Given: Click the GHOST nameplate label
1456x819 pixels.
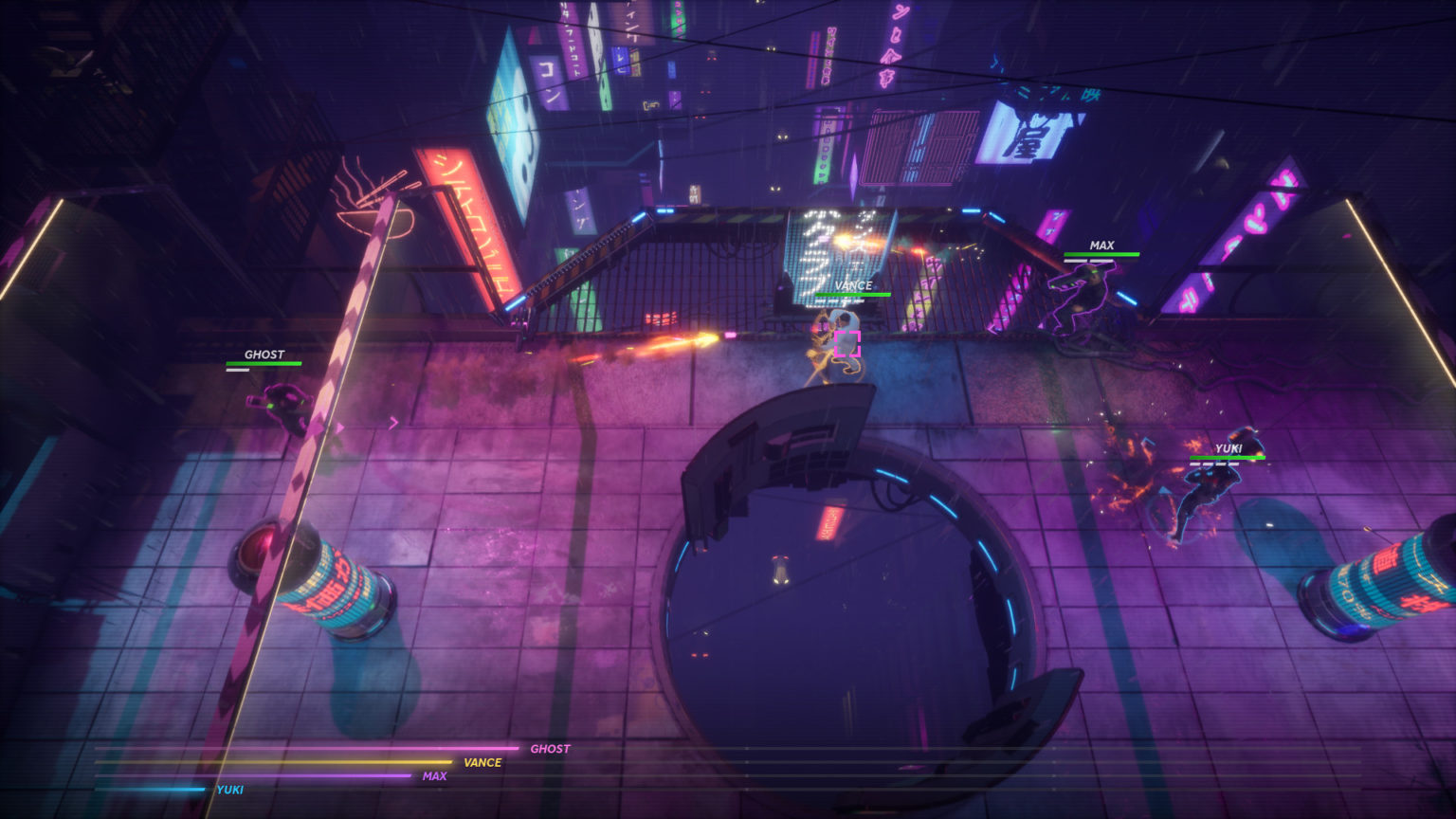Looking at the screenshot, I should tap(263, 355).
